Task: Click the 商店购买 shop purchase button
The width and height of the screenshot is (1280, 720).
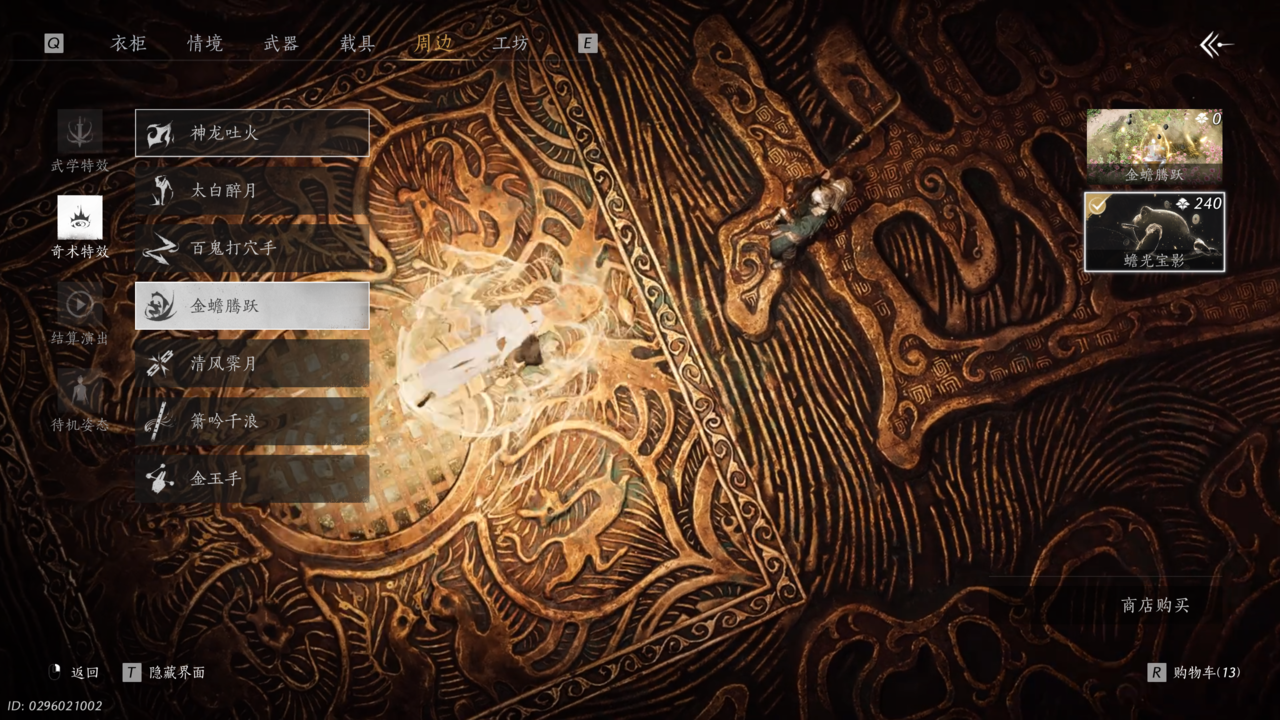Action: (1155, 605)
